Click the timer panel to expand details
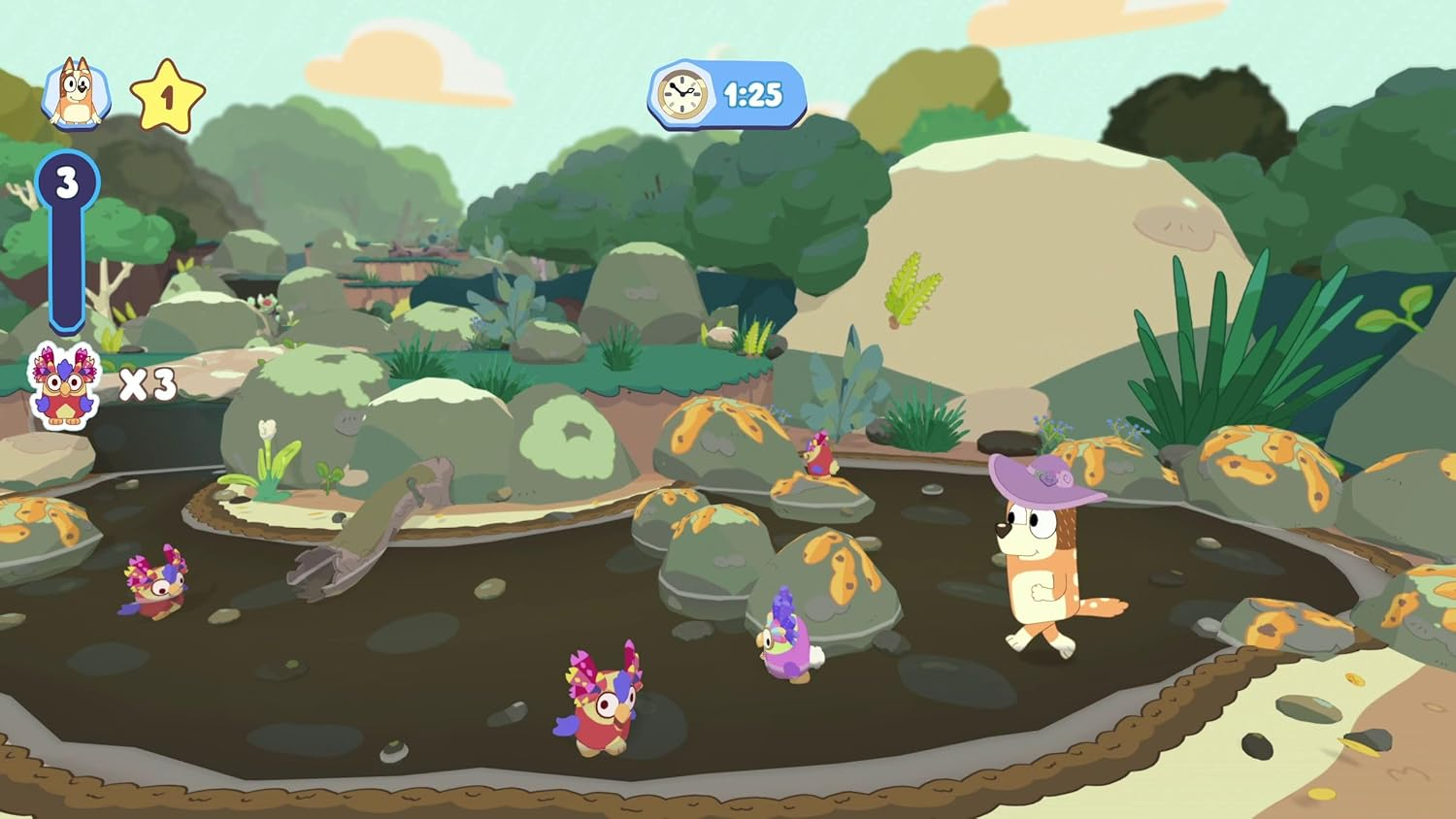Image resolution: width=1456 pixels, height=819 pixels. (723, 94)
